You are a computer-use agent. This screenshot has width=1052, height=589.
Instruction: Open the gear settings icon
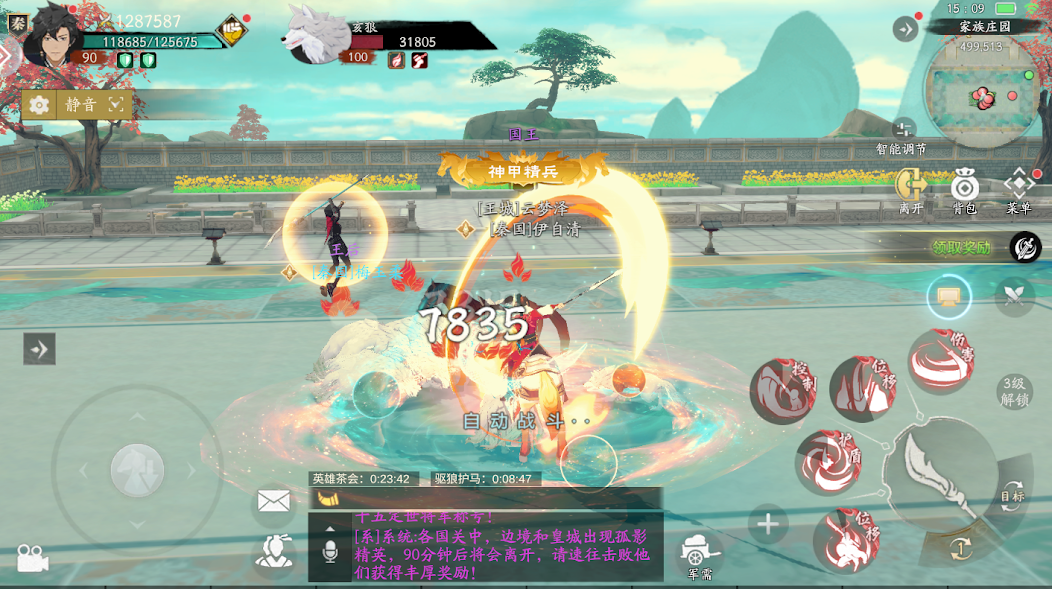coord(40,104)
